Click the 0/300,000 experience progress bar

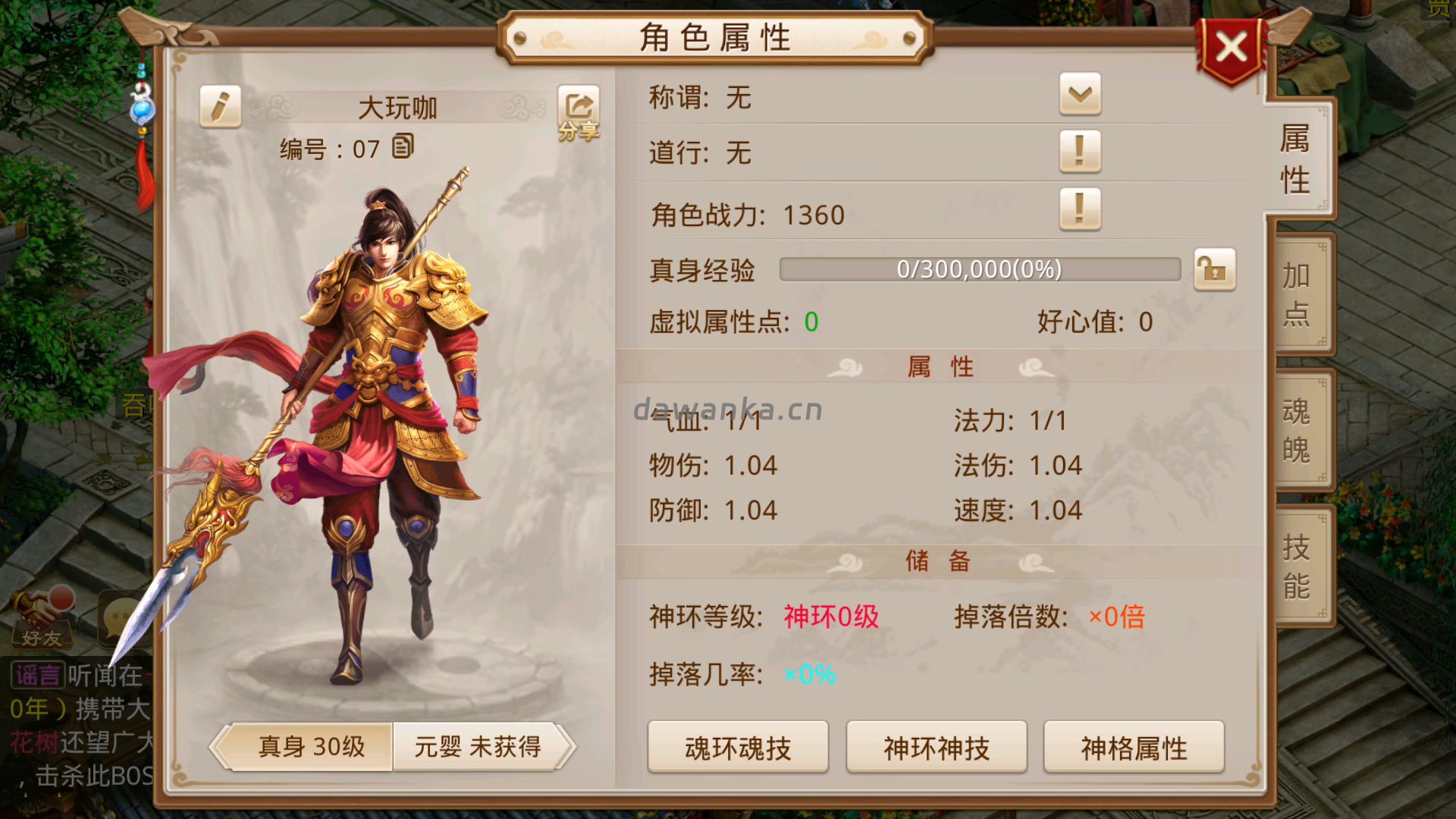tap(978, 269)
